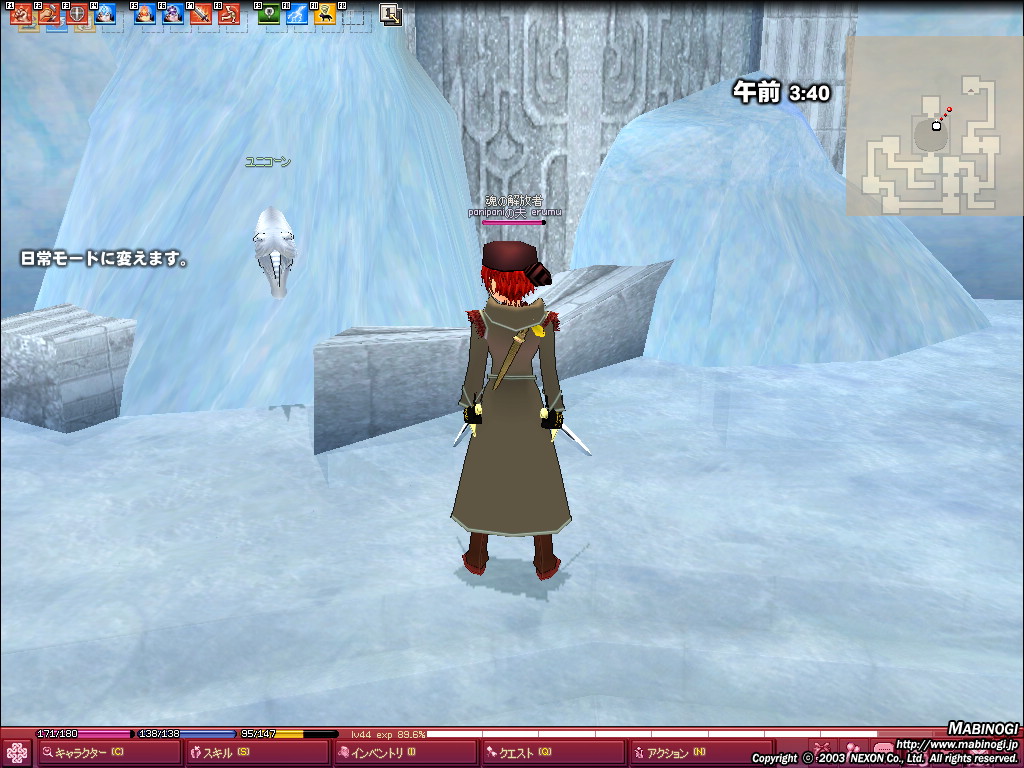The width and height of the screenshot is (1024, 768).
Task: Use the F8 flexed-arm skill icon
Action: pos(229,14)
